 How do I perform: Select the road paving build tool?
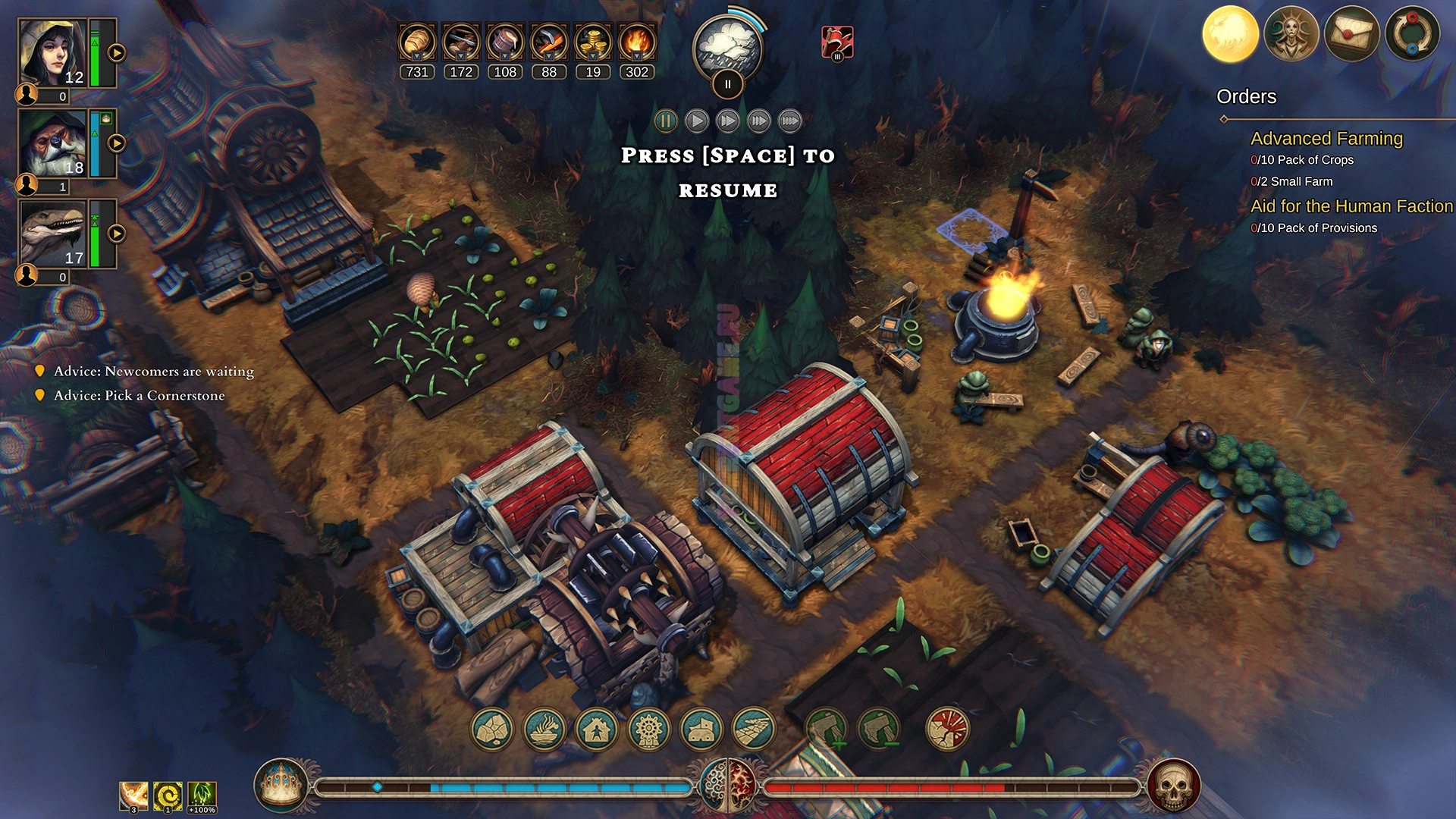tap(754, 730)
